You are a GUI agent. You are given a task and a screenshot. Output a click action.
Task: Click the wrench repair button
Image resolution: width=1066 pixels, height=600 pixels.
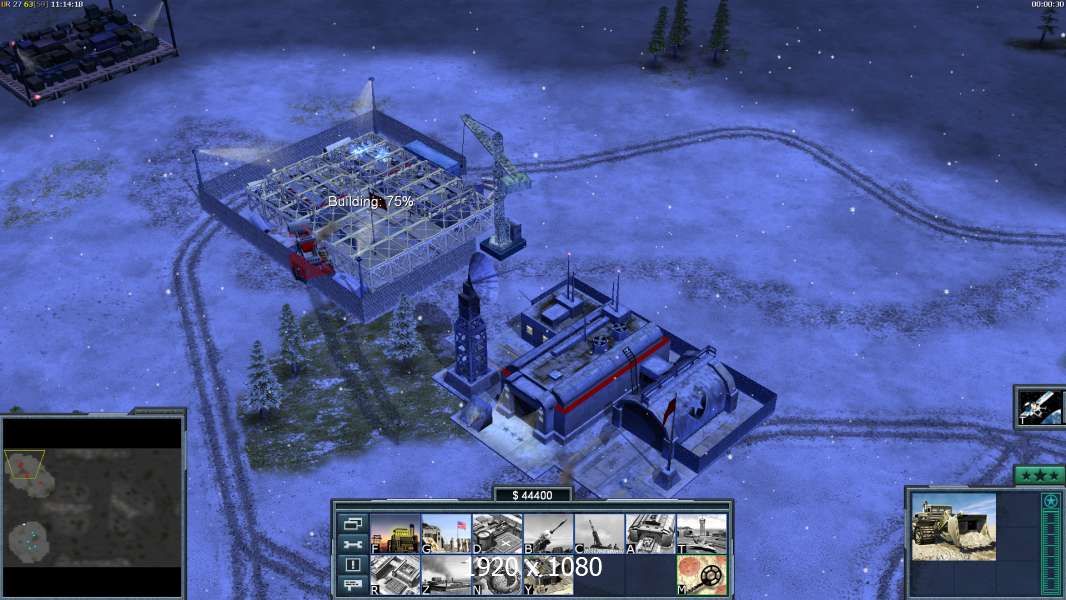[x=352, y=544]
